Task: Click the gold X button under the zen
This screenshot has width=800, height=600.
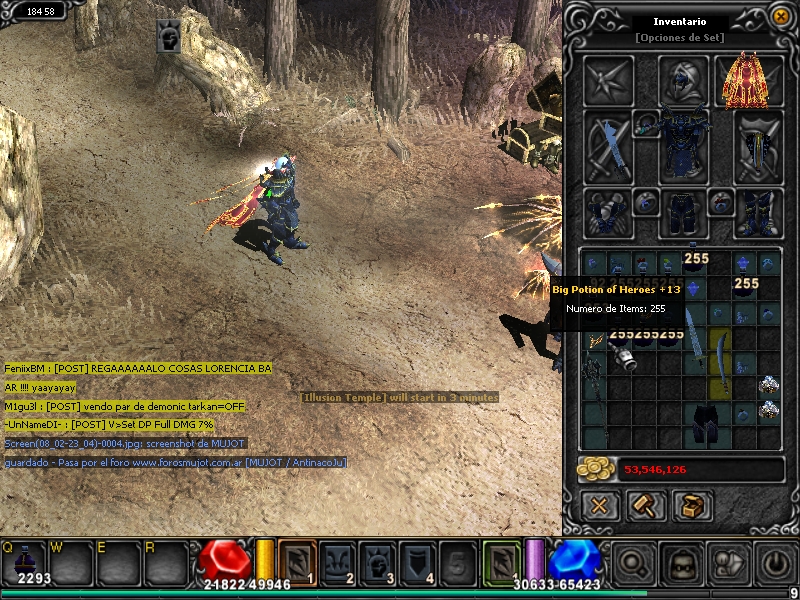Action: 599,506
